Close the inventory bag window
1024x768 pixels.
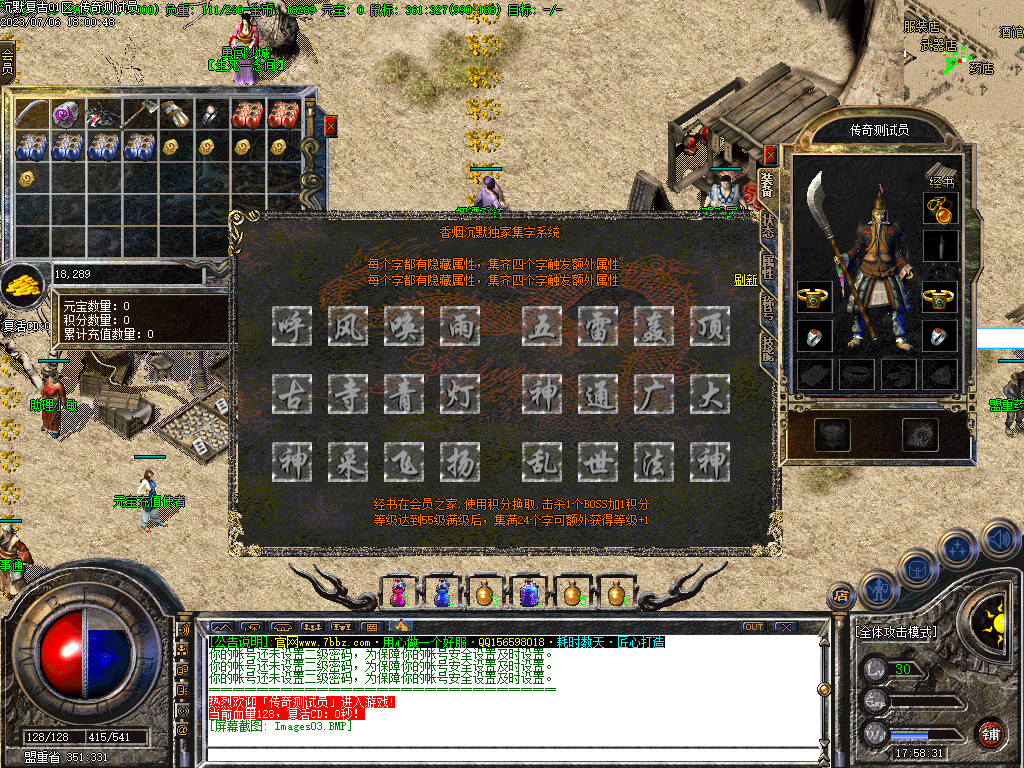pyautogui.click(x=331, y=126)
